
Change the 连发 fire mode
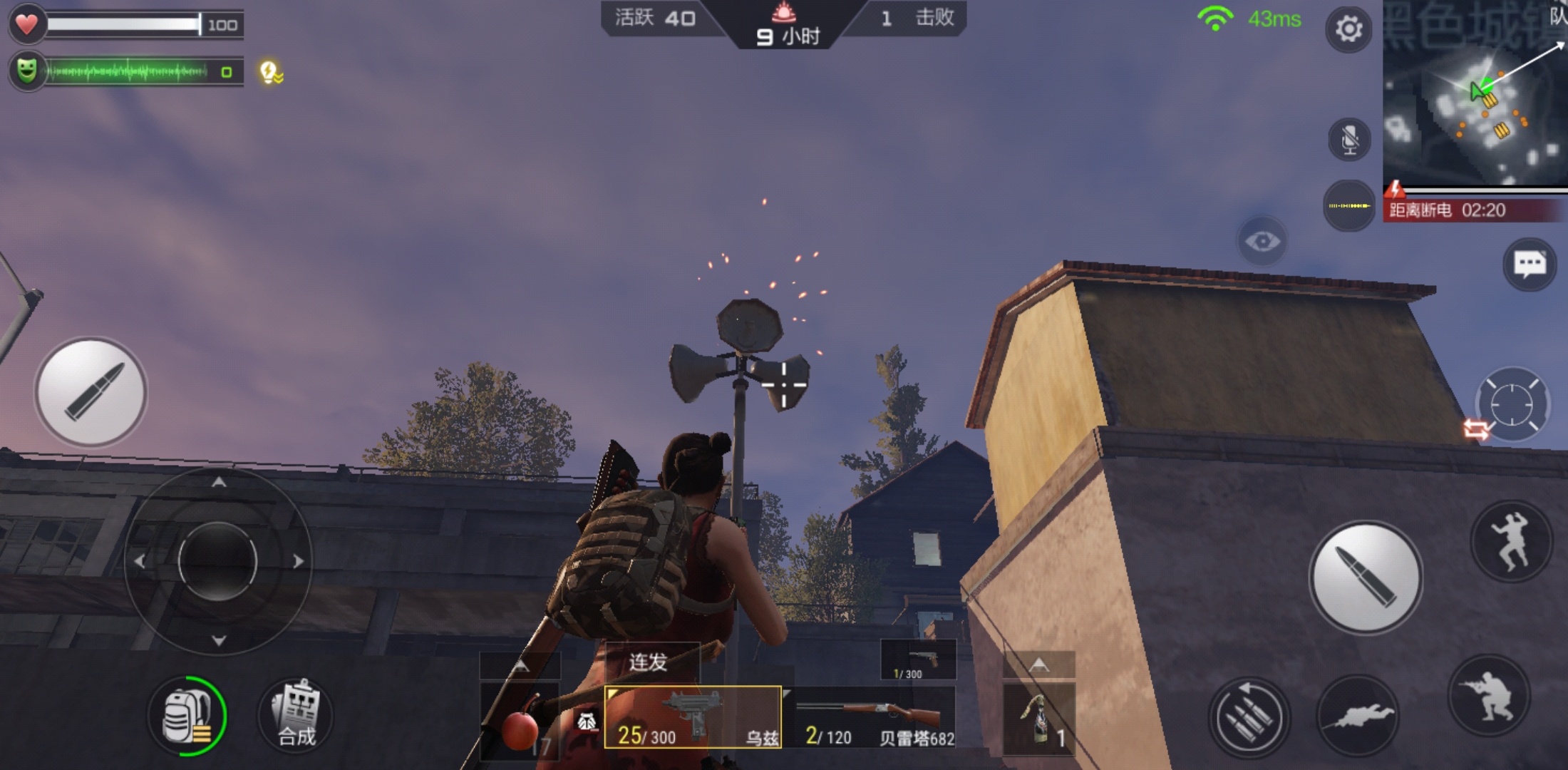(649, 662)
